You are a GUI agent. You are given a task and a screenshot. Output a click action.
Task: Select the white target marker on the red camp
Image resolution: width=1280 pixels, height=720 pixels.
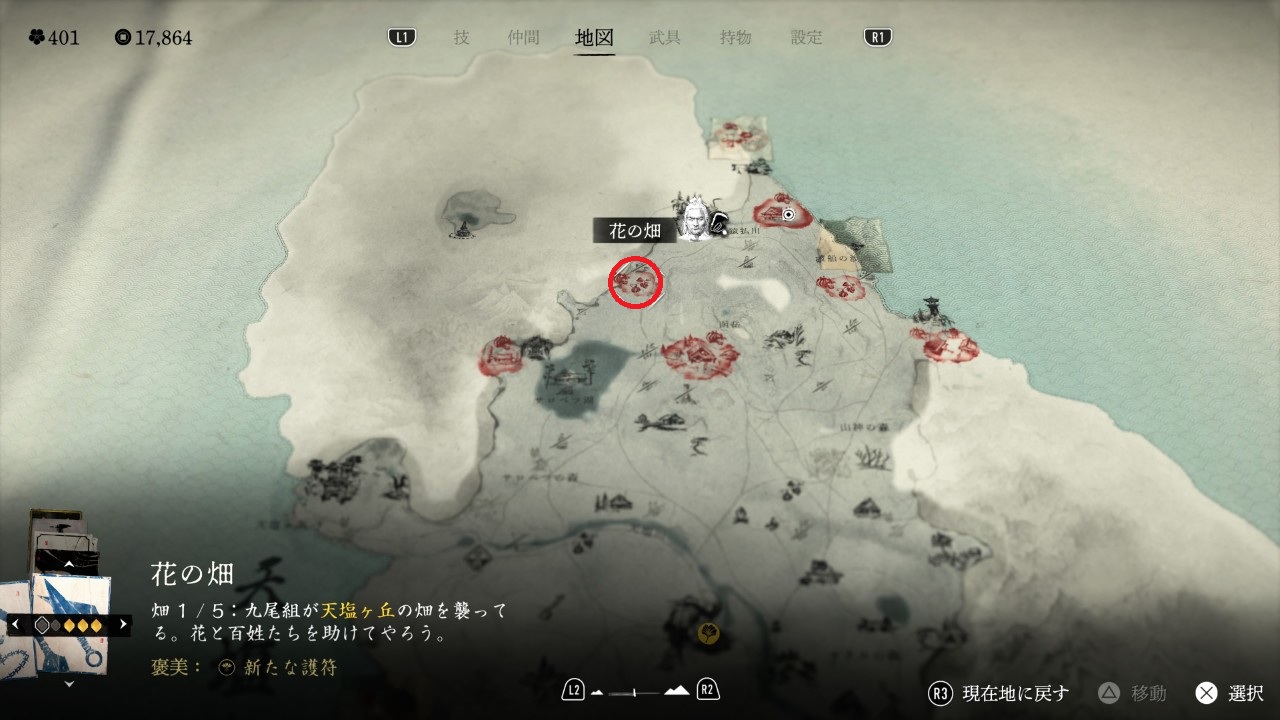[x=788, y=214]
